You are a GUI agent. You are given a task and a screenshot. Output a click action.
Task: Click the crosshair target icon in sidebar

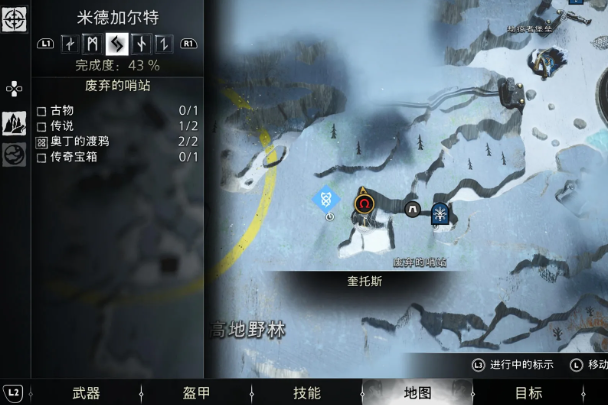[x=14, y=19]
